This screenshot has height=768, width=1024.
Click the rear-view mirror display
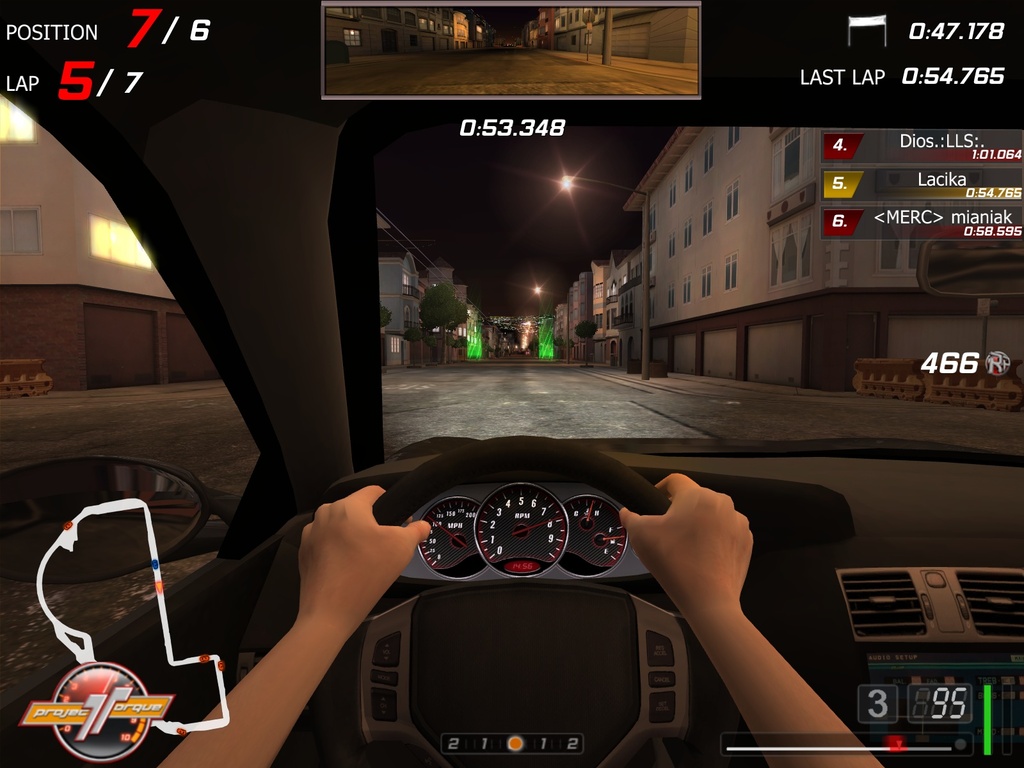(x=511, y=50)
